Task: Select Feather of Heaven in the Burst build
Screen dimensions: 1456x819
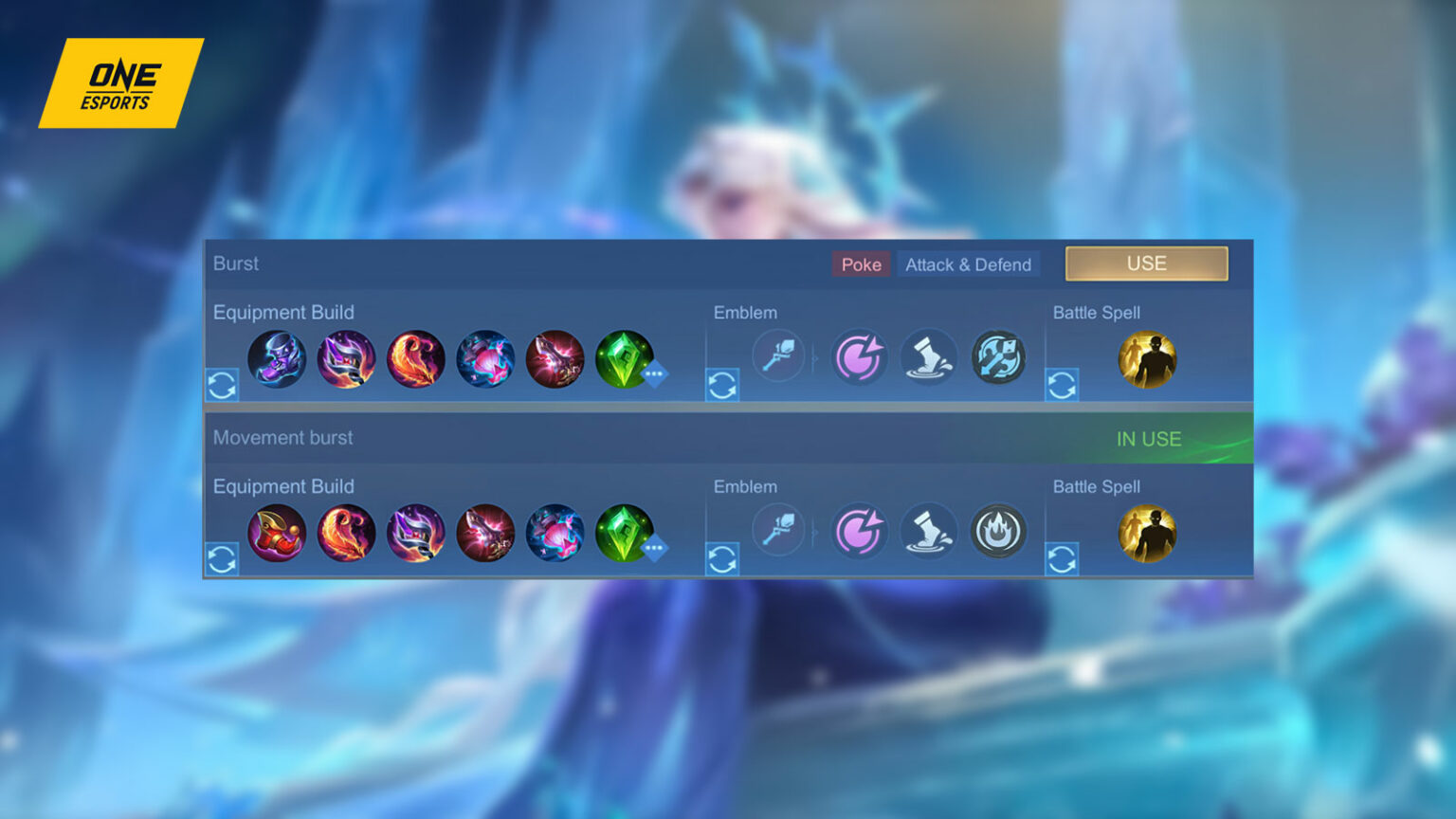Action: coord(417,358)
